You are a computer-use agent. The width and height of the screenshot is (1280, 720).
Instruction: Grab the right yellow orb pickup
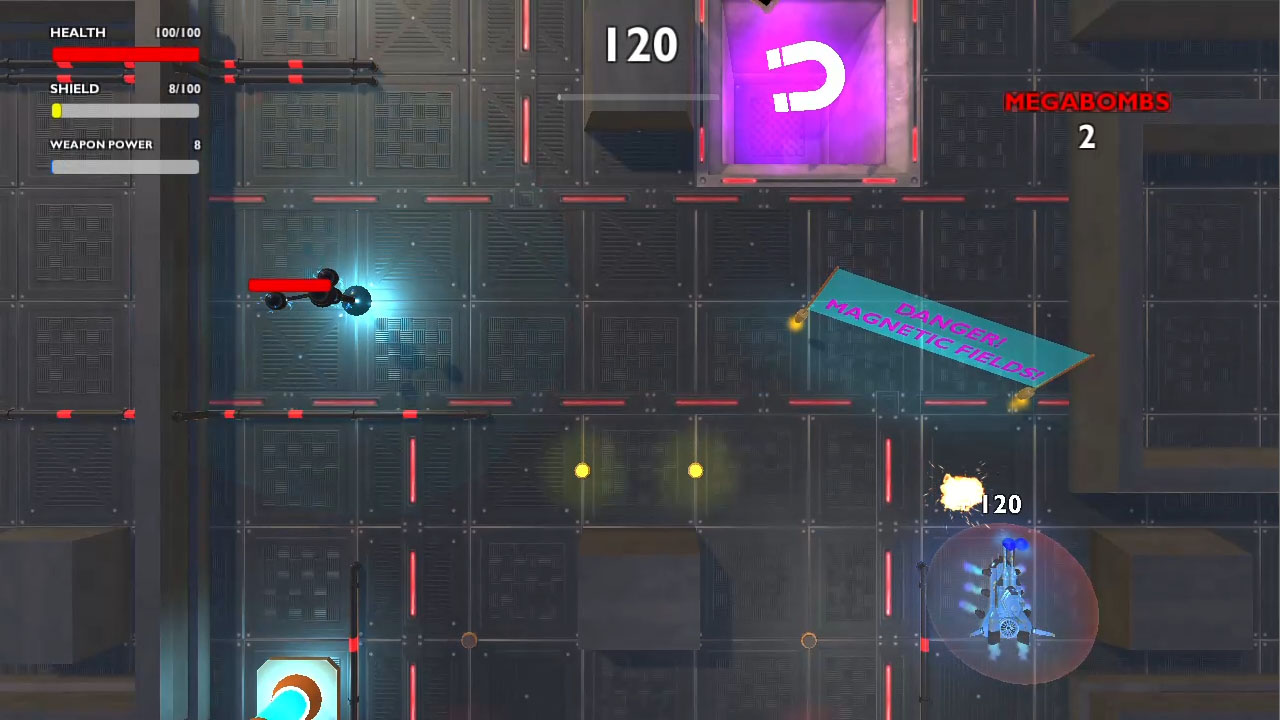695,468
